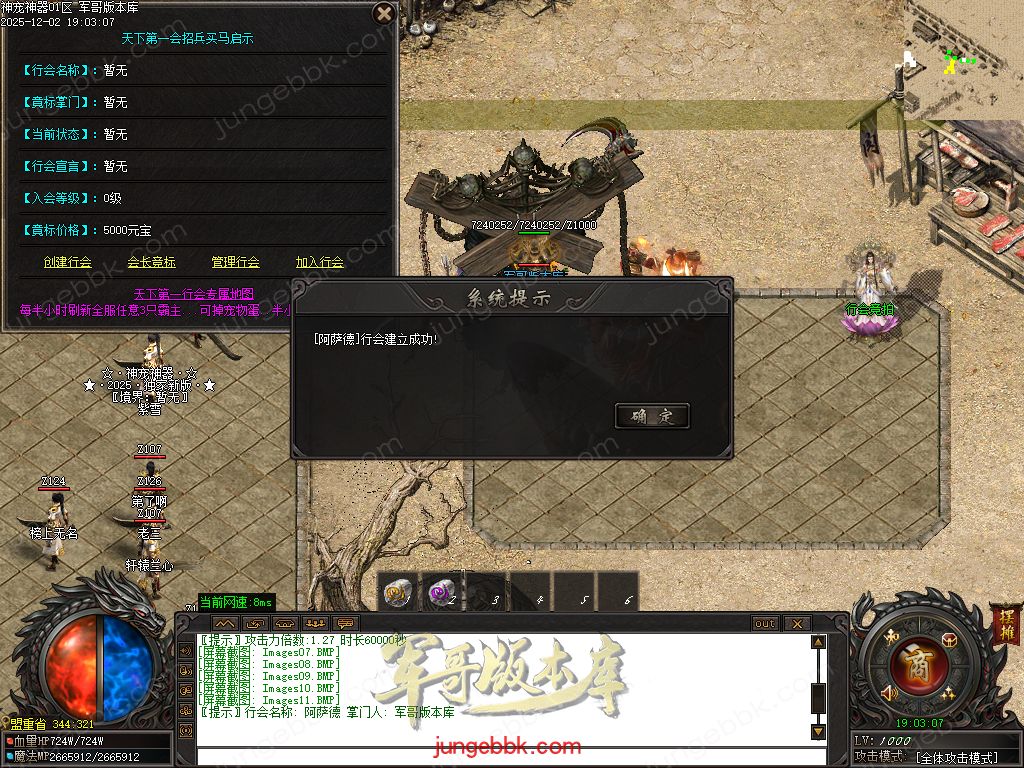This screenshot has height=768, width=1024.
Task: Click the 创建行会 create guild link
Action: [x=68, y=262]
